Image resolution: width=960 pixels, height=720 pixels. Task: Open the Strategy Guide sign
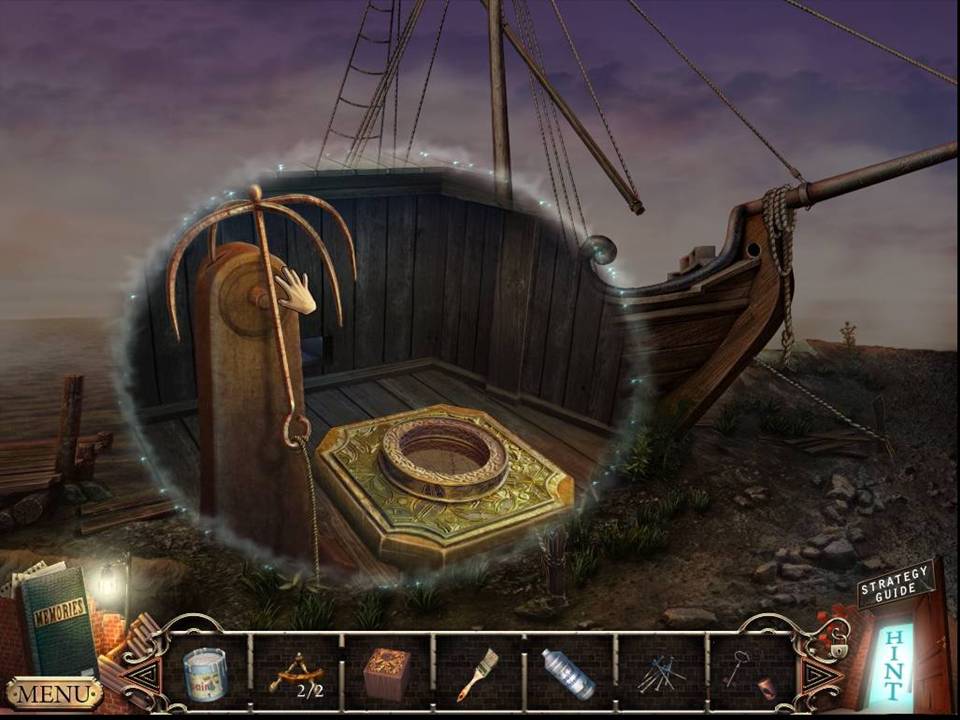click(895, 583)
